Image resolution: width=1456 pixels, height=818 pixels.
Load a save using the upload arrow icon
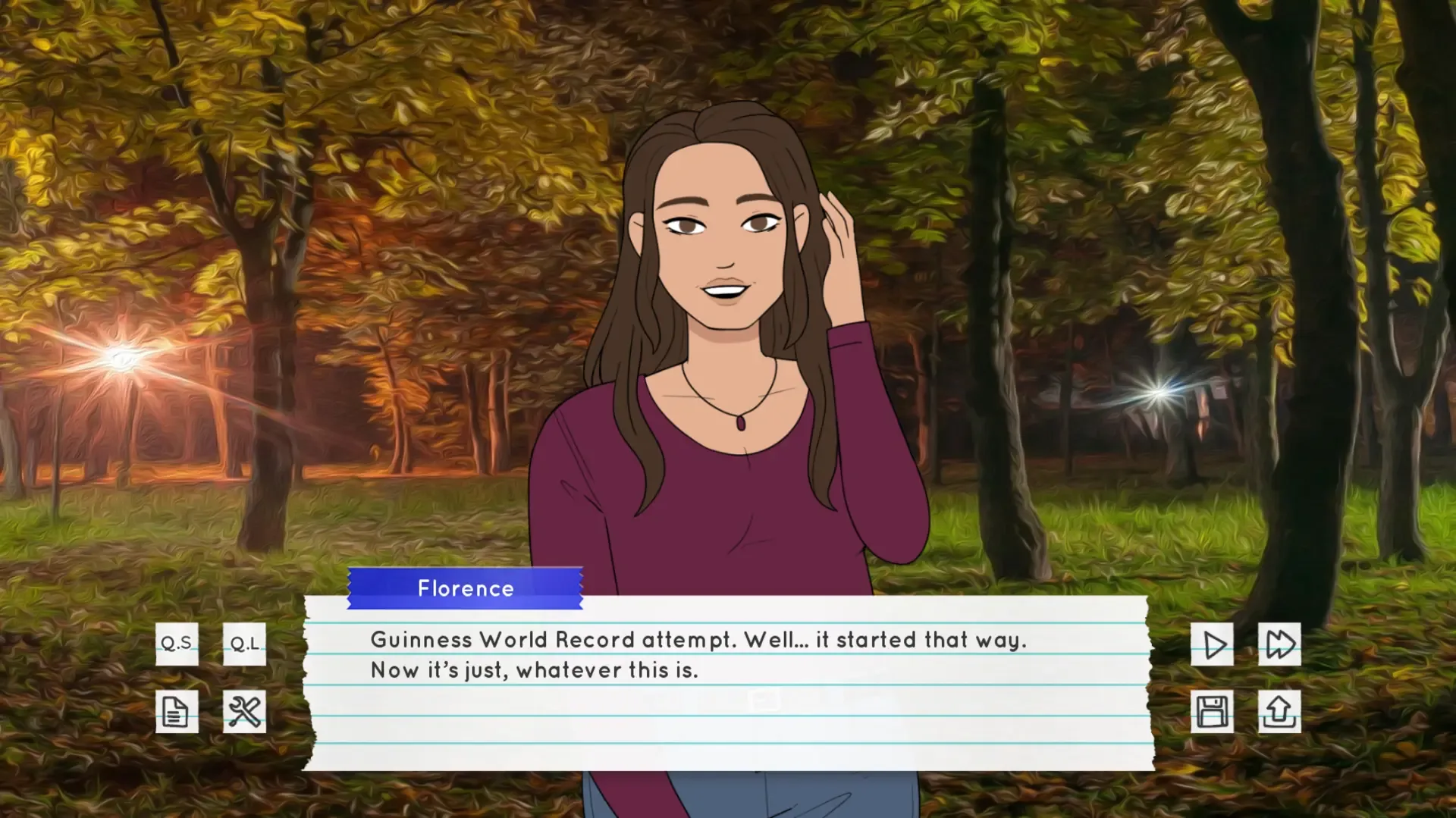(1280, 711)
